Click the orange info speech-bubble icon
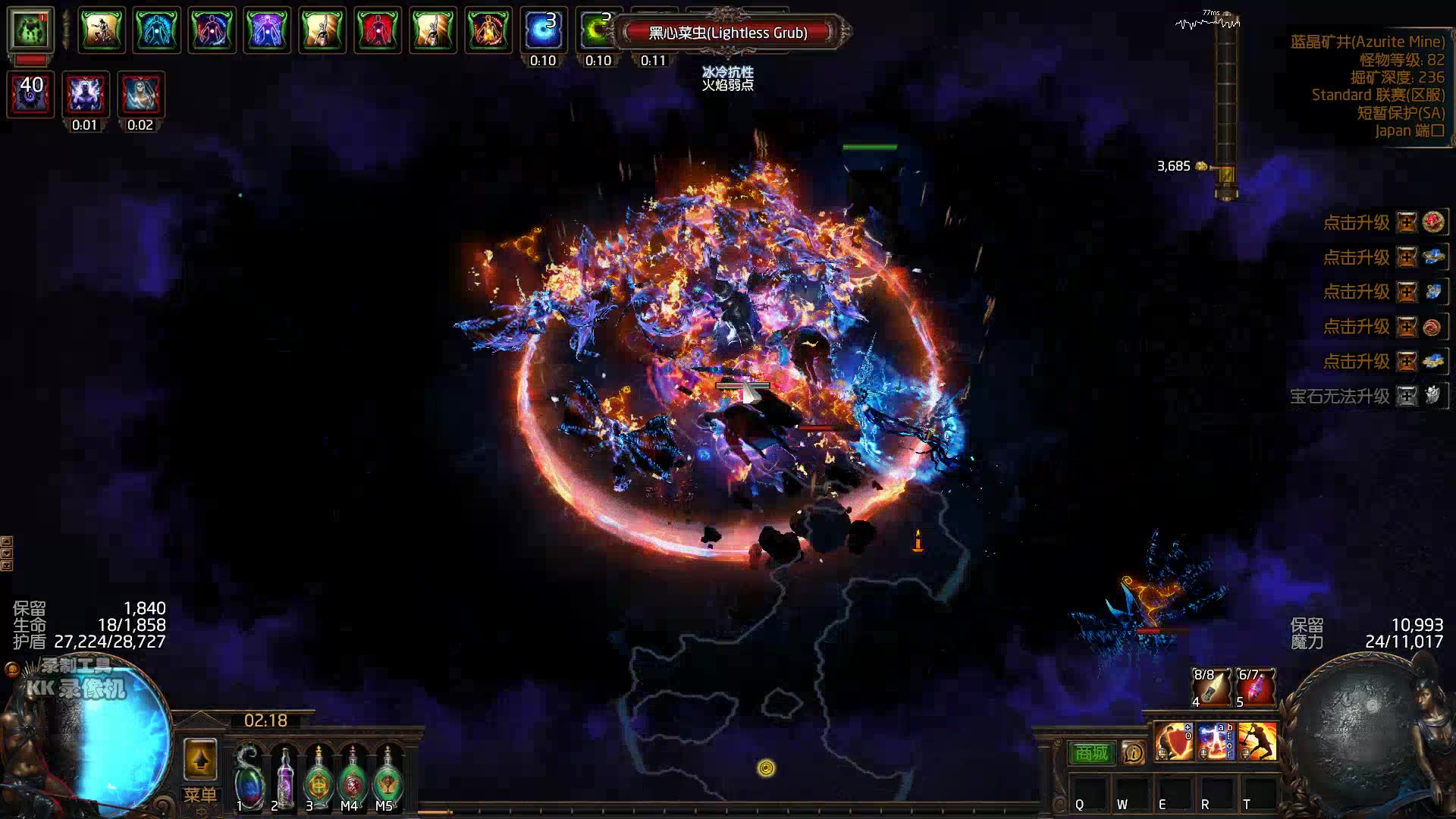This screenshot has height=819, width=1456. point(1134,752)
